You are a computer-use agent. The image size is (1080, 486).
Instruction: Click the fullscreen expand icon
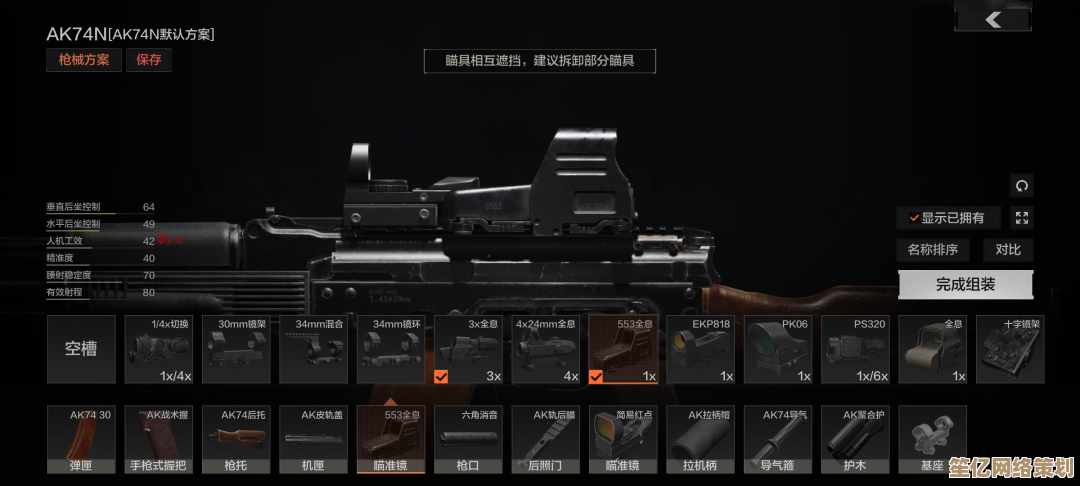1021,218
